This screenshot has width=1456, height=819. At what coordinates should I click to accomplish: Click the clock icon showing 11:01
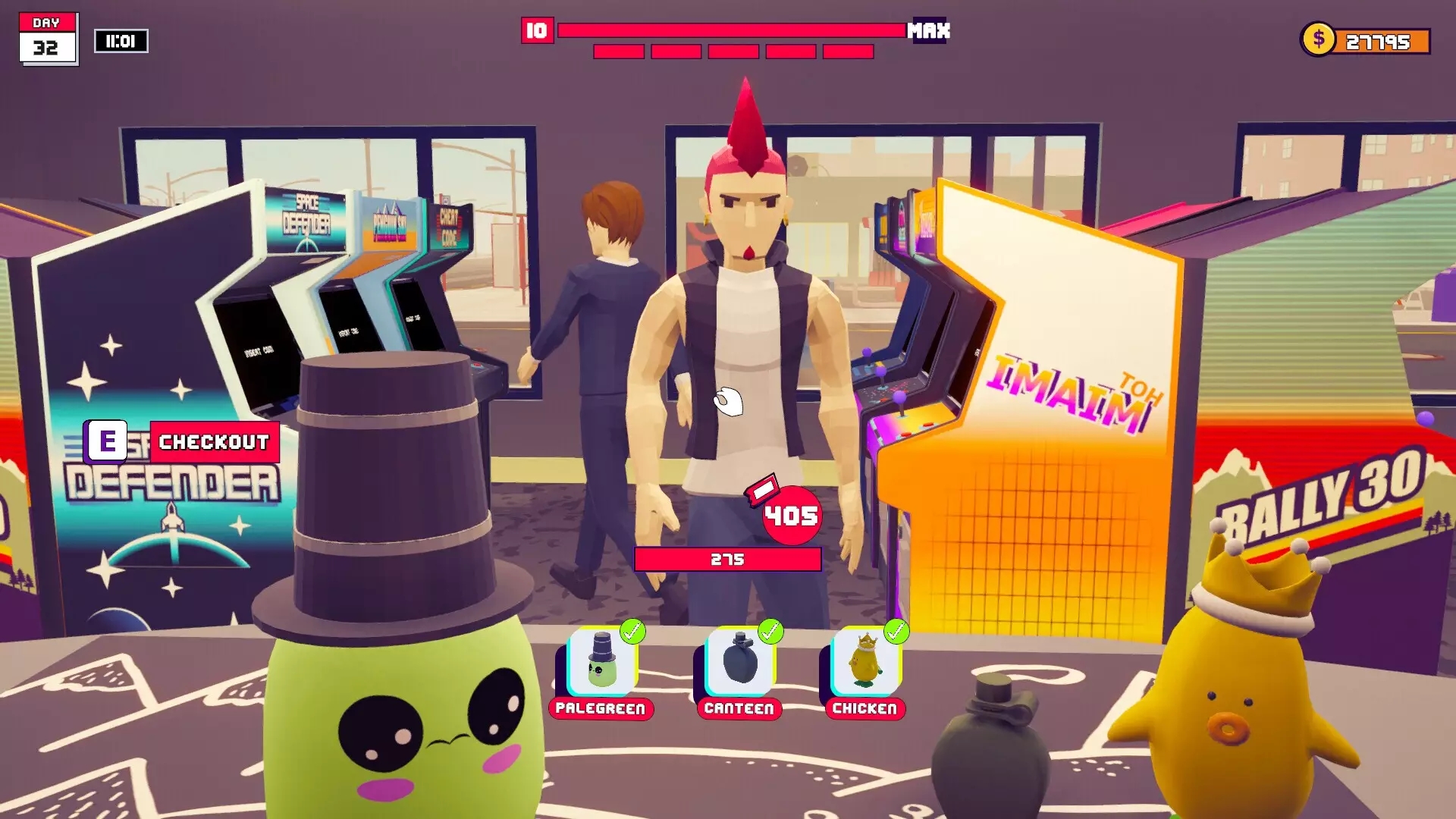[121, 42]
